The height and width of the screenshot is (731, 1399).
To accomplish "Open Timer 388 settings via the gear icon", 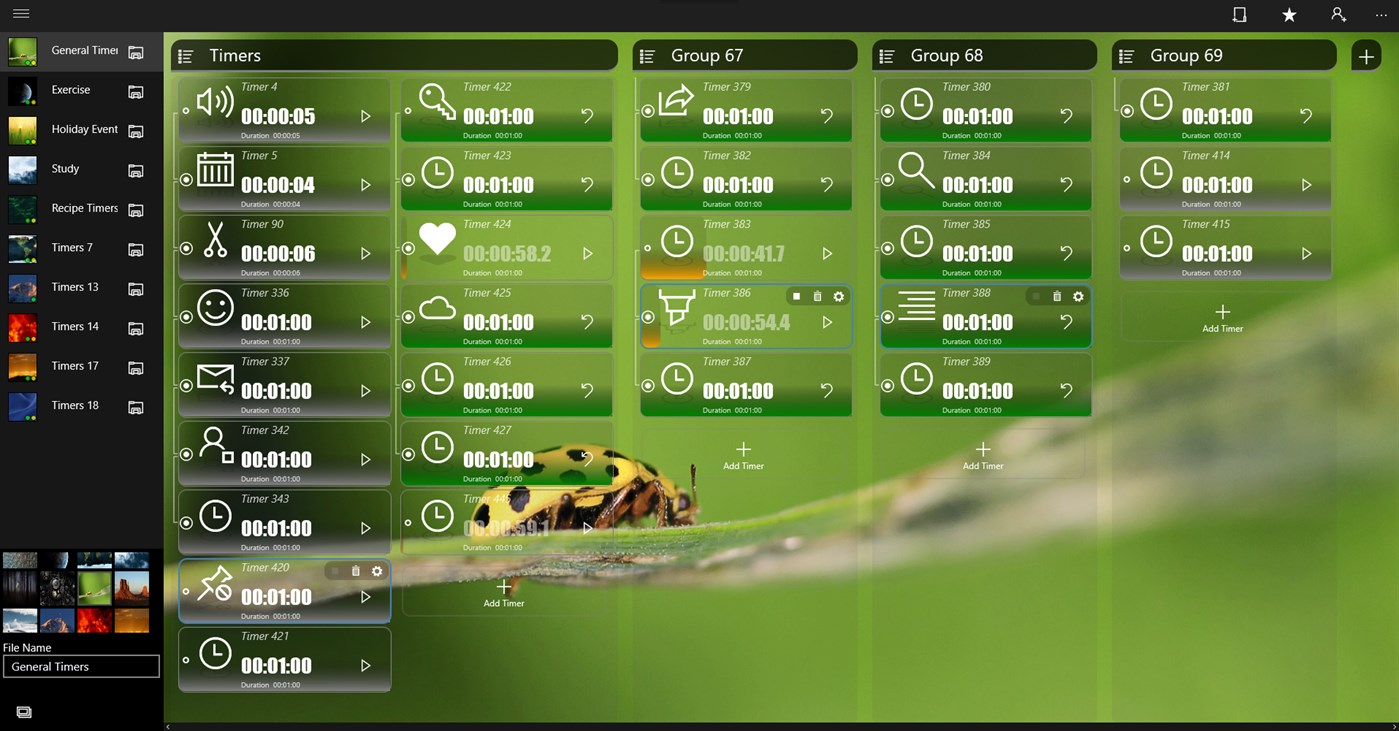I will tap(1077, 297).
